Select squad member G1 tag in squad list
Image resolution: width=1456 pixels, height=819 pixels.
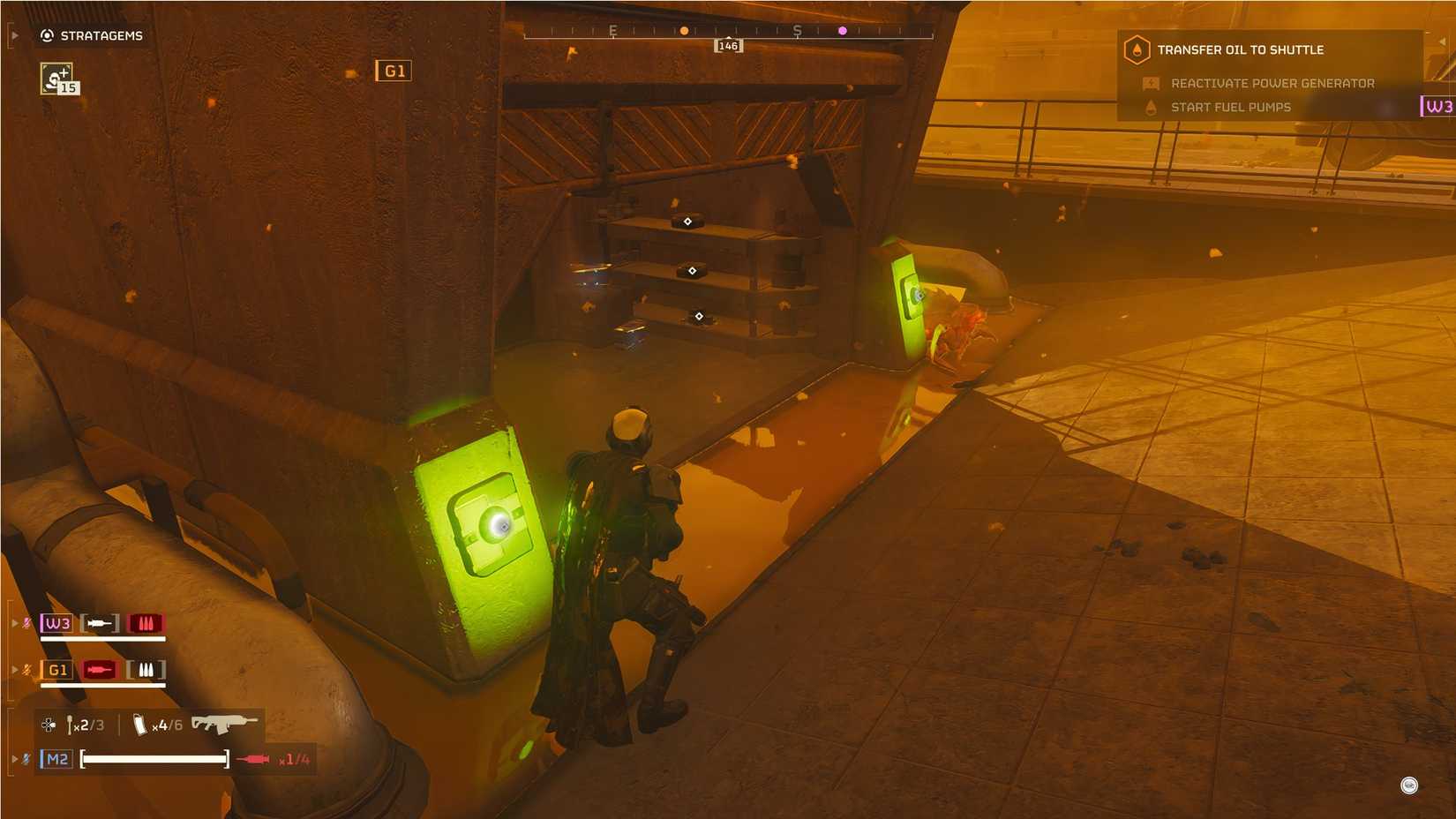(x=57, y=670)
